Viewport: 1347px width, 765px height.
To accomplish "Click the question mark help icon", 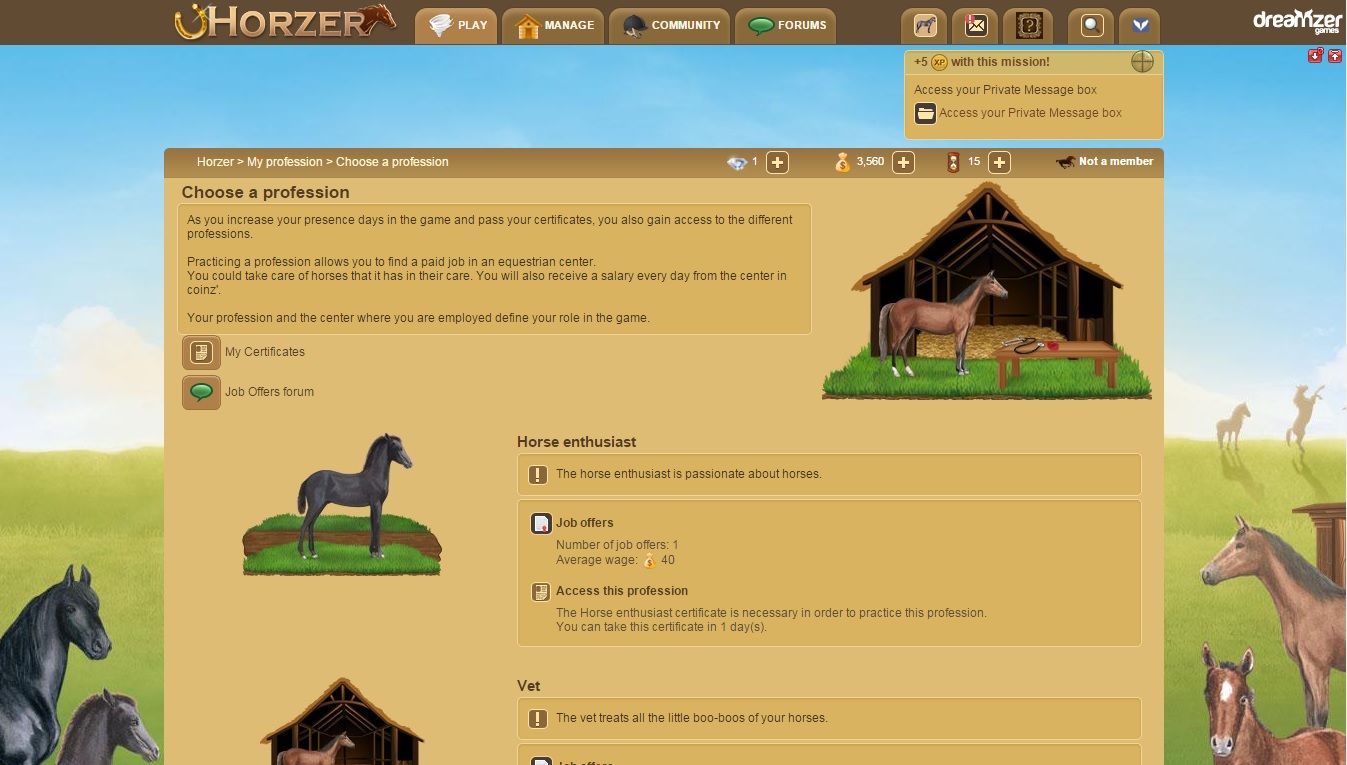I will click(1028, 25).
